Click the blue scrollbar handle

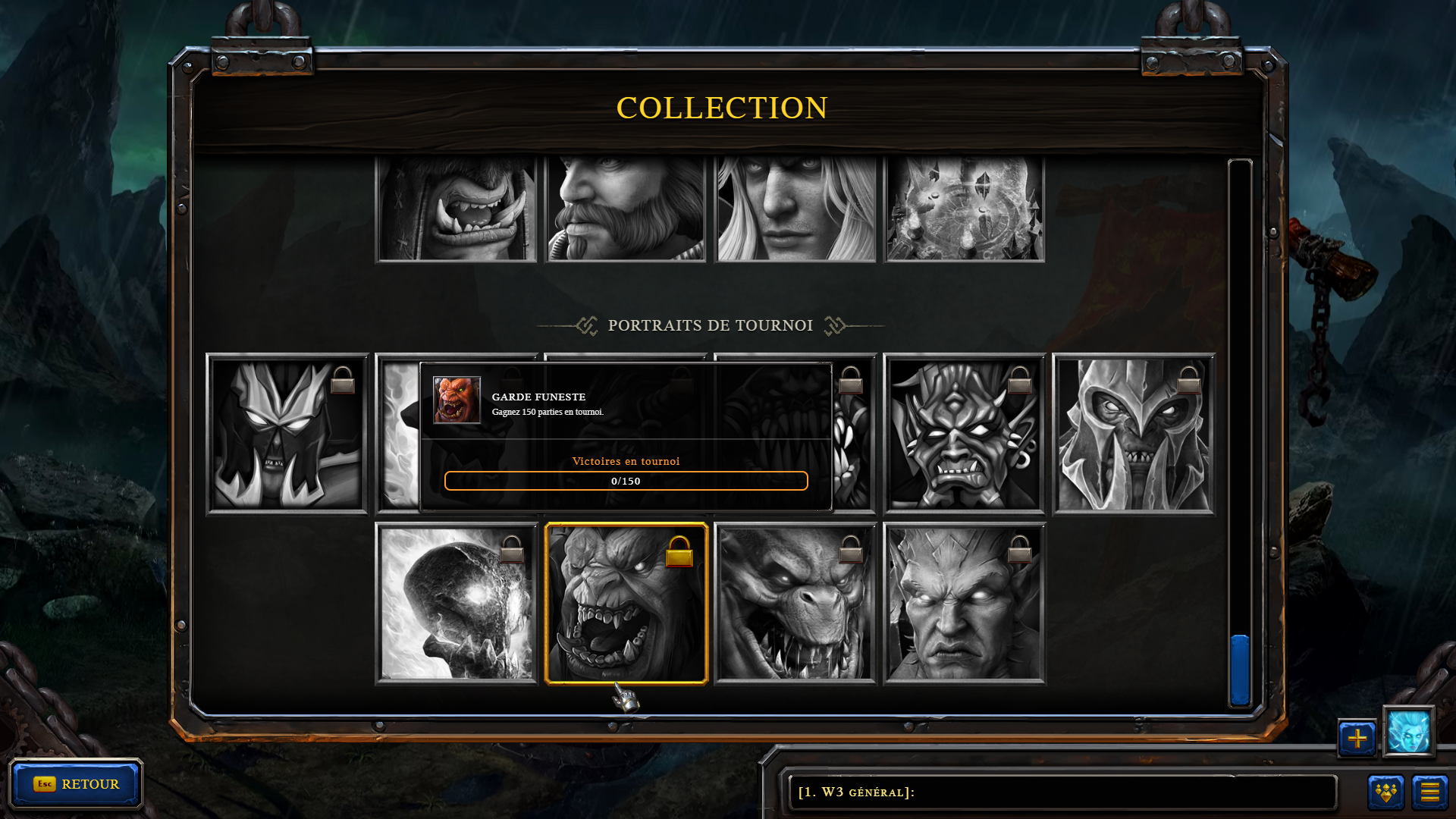point(1240,670)
